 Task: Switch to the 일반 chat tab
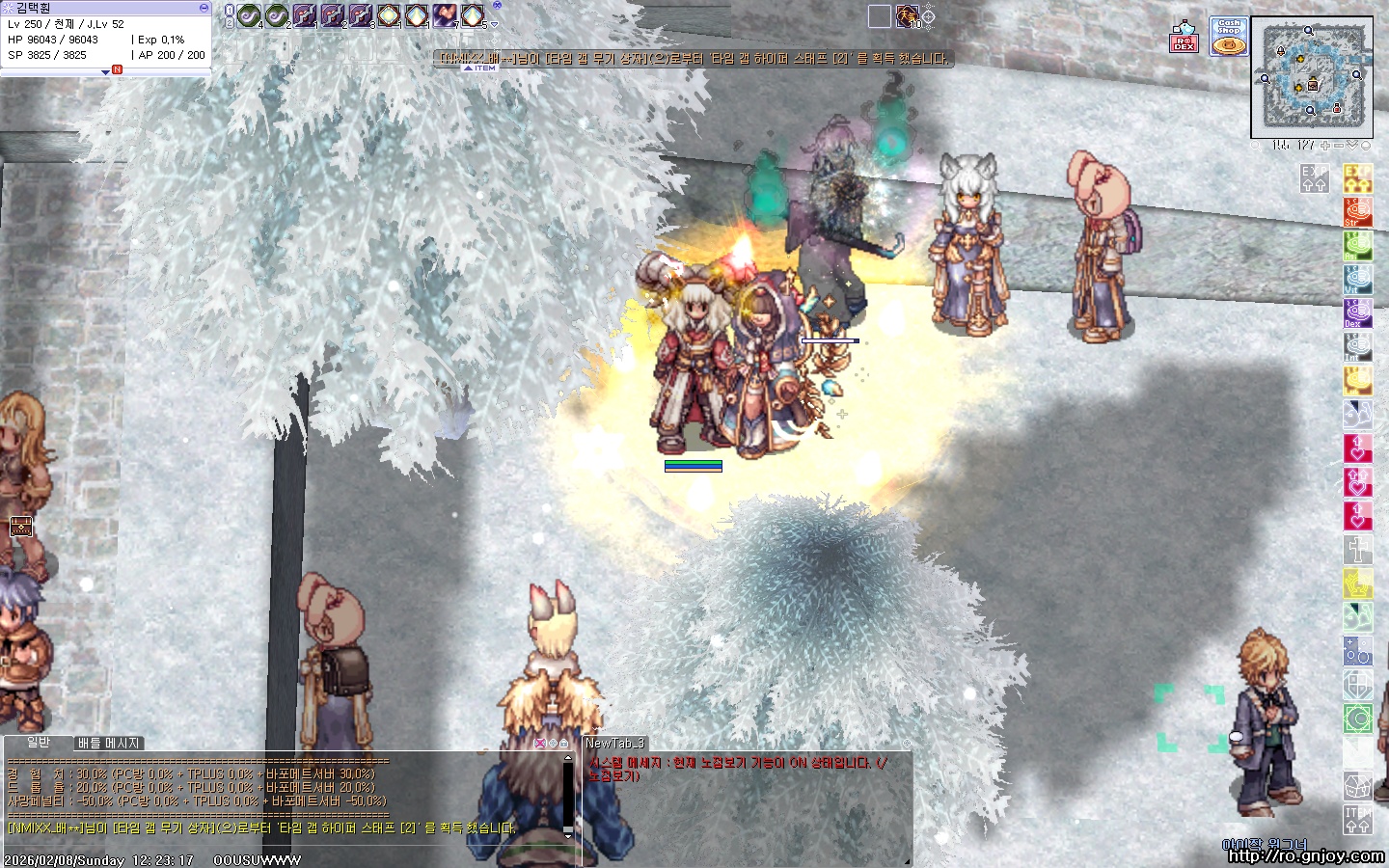pos(39,743)
